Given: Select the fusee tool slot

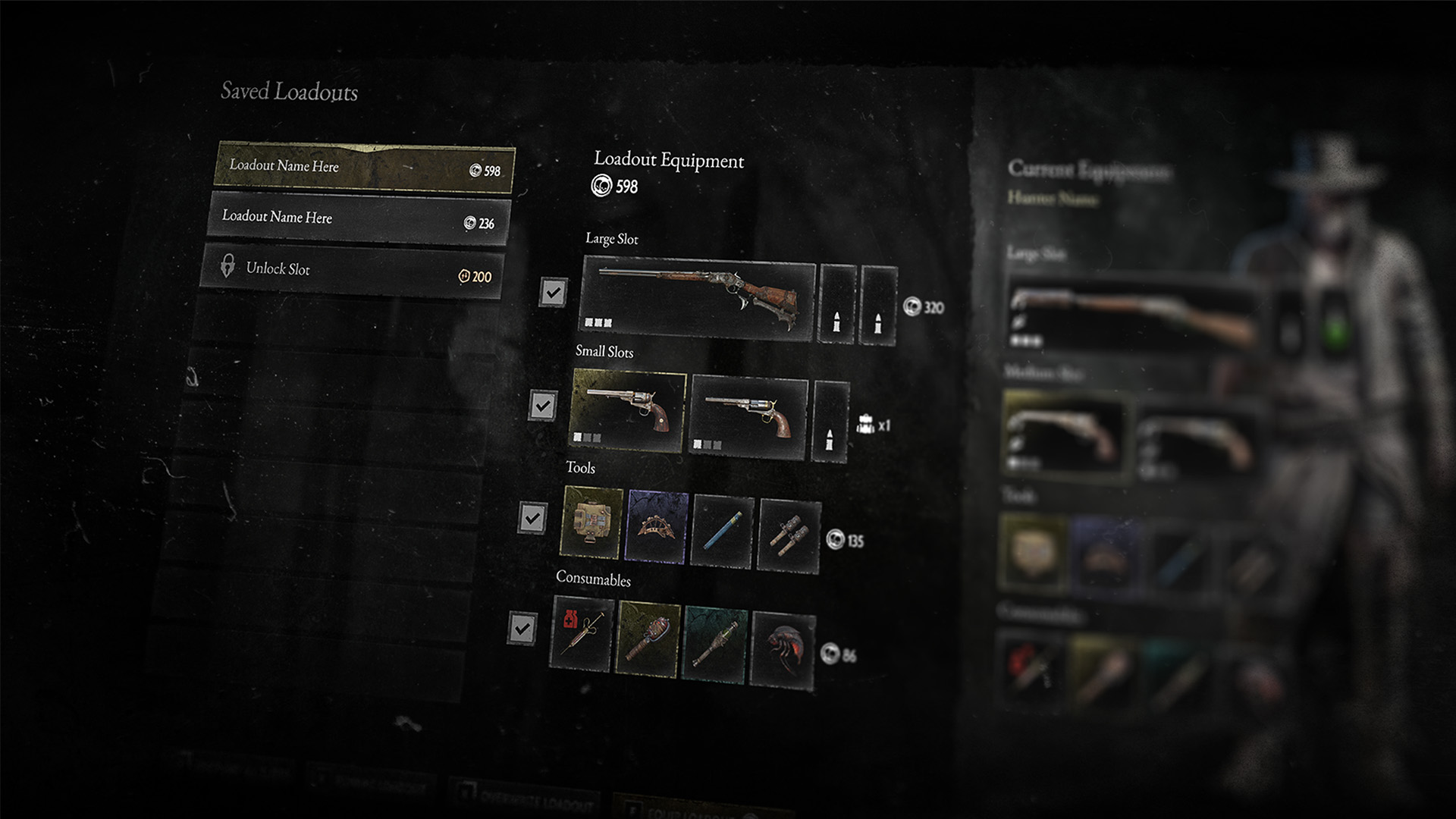Looking at the screenshot, I should tap(721, 529).
